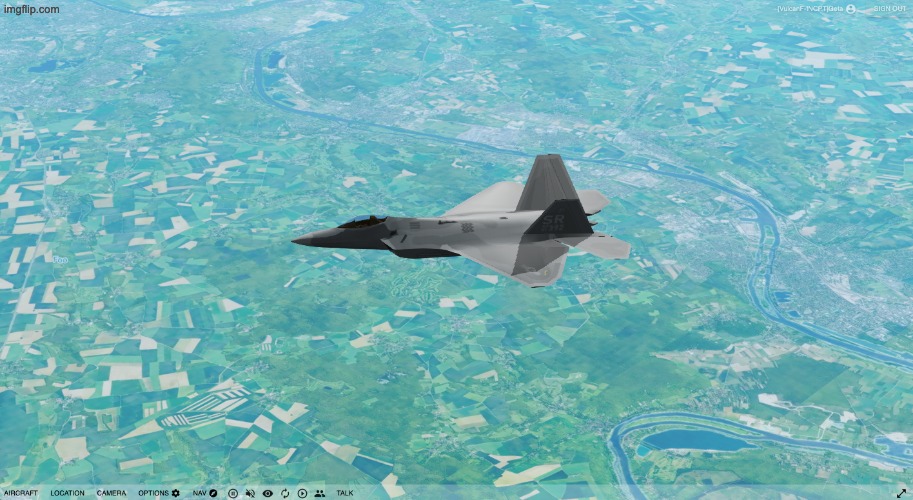
Task: Click the pause icon in the toolbar
Action: click(x=233, y=493)
